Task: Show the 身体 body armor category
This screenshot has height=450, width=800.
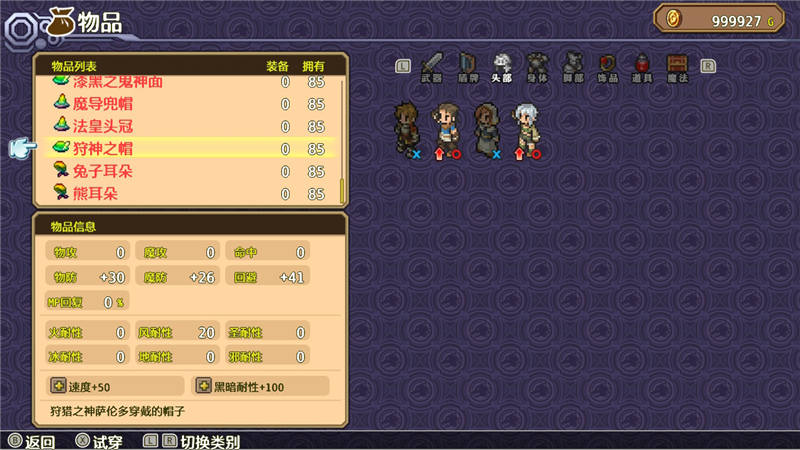Action: click(x=538, y=65)
